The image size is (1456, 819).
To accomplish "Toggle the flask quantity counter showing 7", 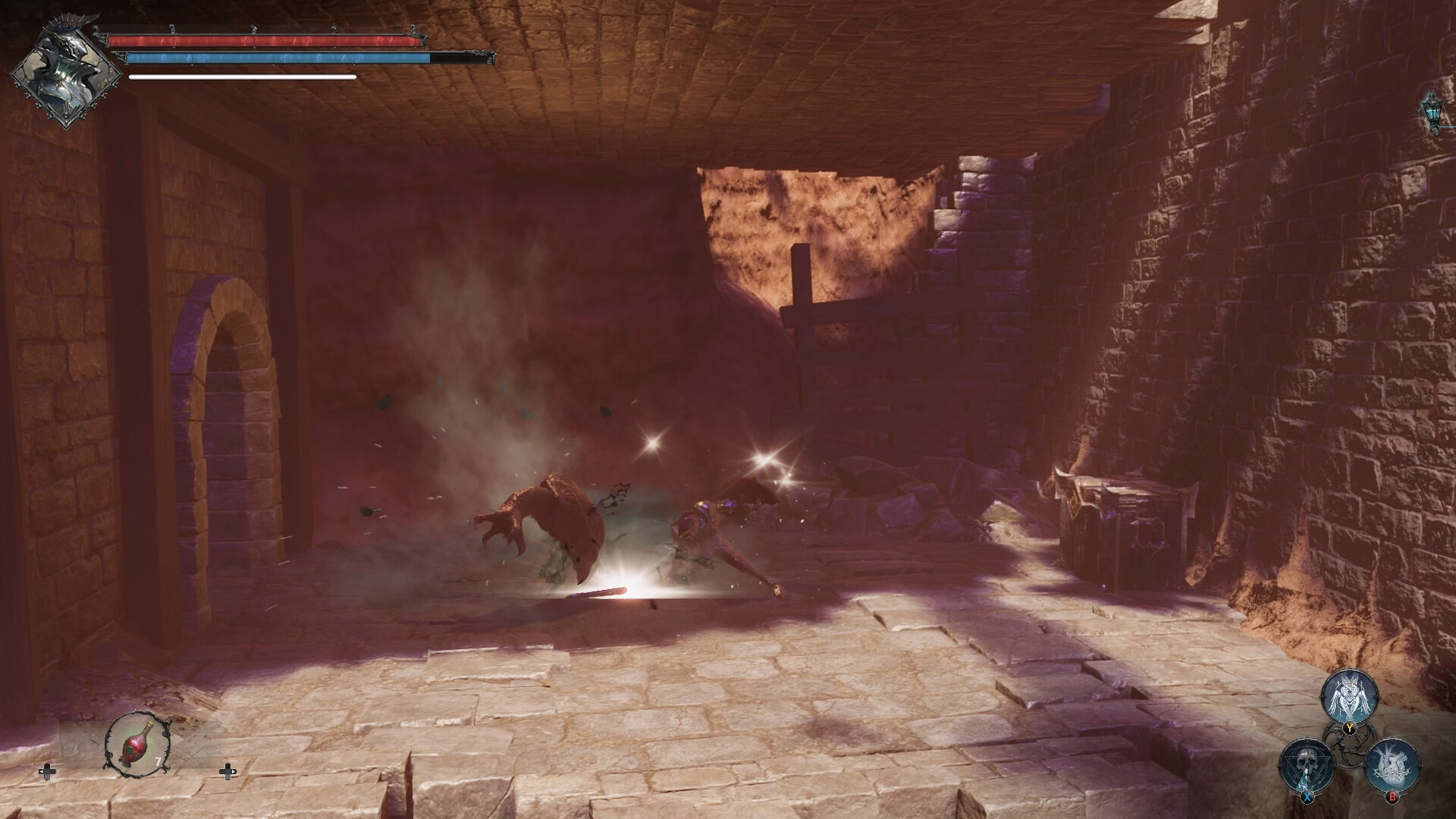I will (x=158, y=761).
